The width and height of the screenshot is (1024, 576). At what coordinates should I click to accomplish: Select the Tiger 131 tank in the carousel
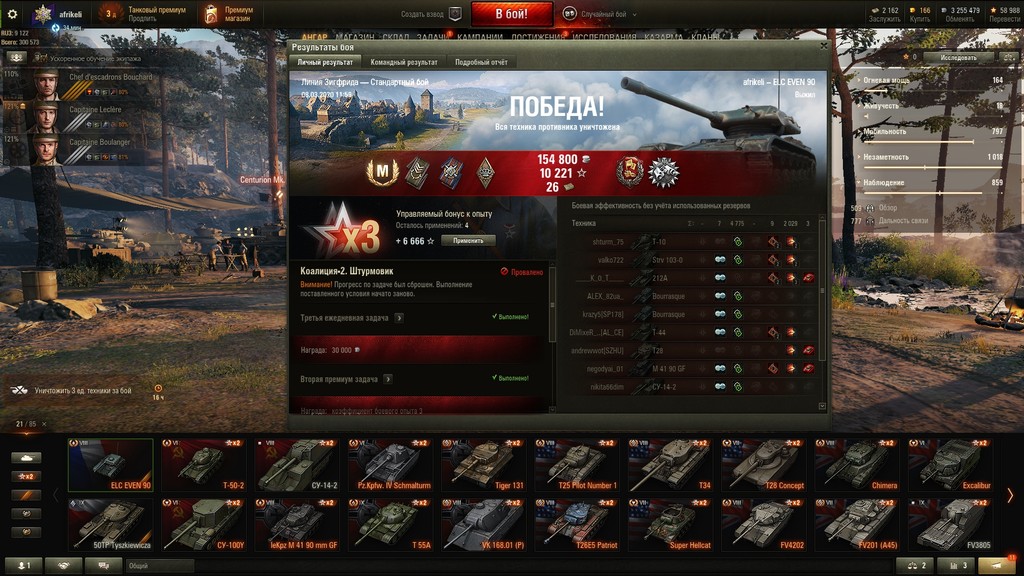coord(482,465)
